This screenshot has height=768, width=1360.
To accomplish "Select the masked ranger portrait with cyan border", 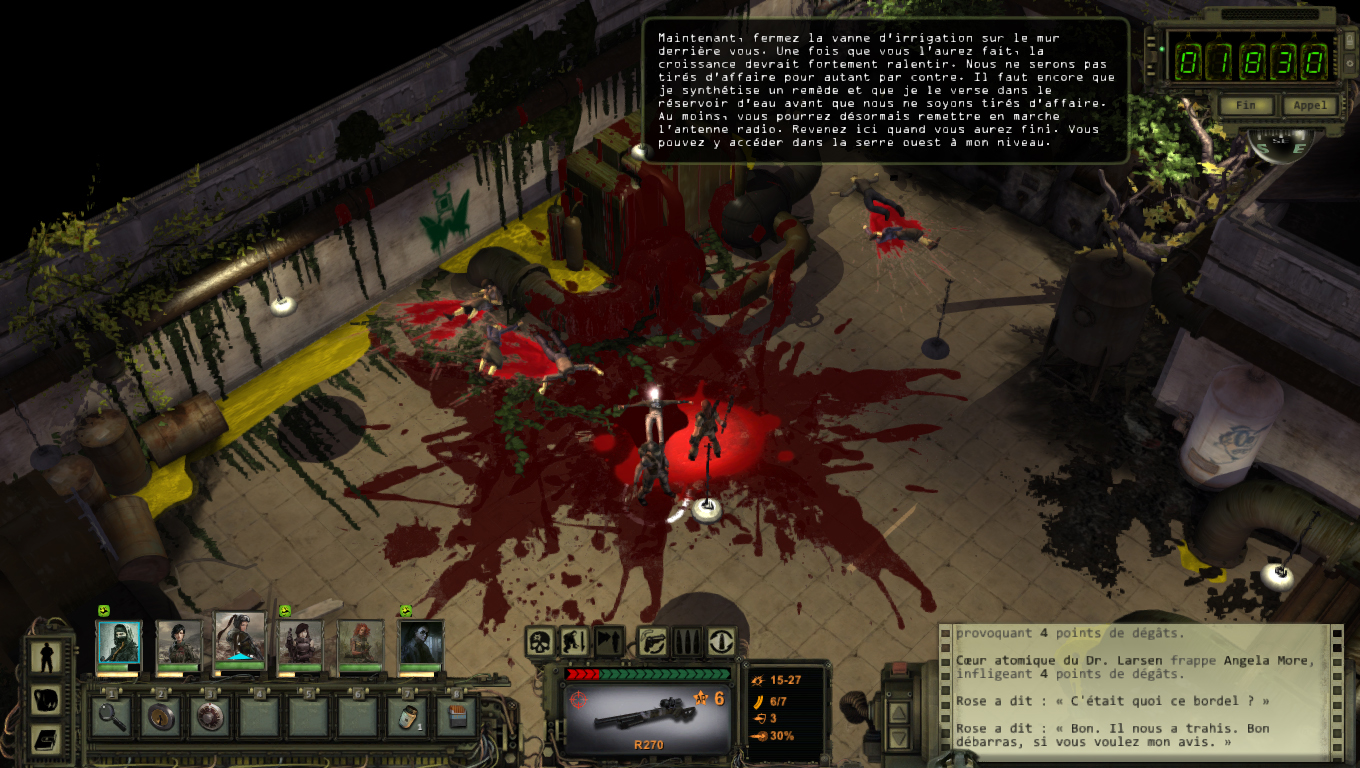I will pos(119,644).
